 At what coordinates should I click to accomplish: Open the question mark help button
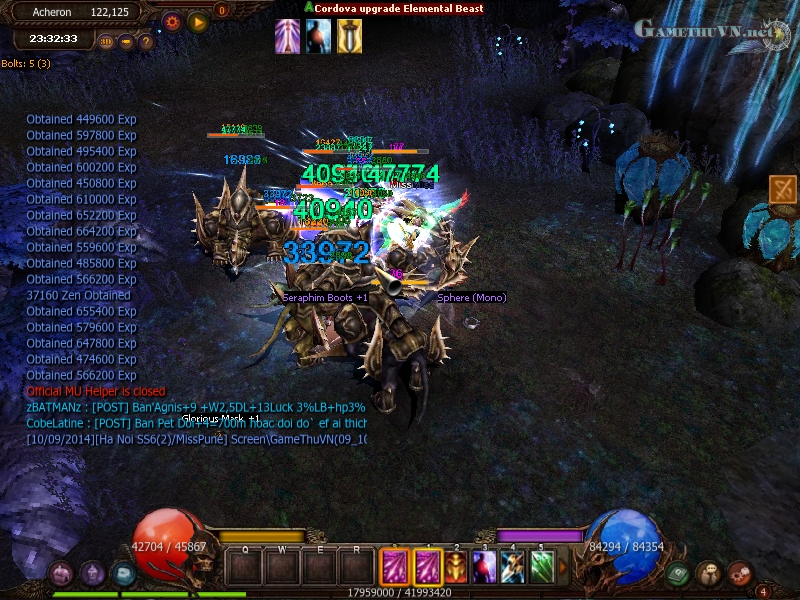[146, 42]
